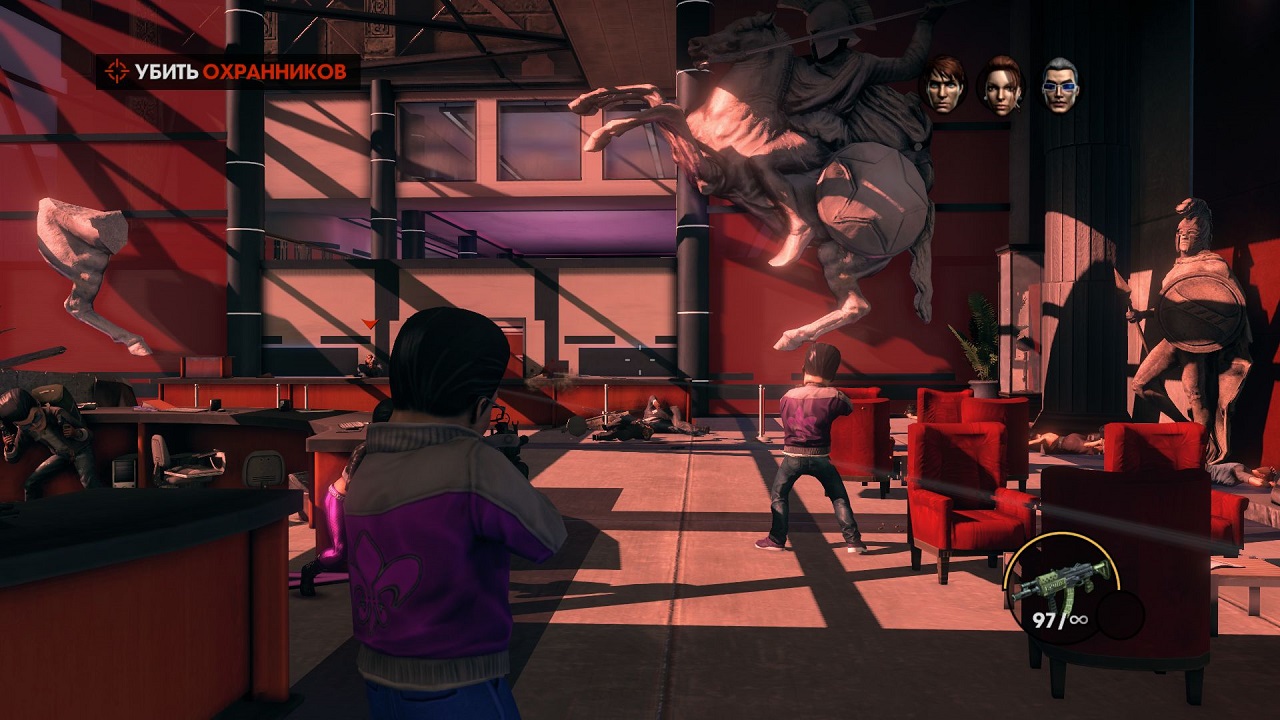Click the empty grenade slot circle
This screenshot has height=720, width=1280.
[1120, 615]
